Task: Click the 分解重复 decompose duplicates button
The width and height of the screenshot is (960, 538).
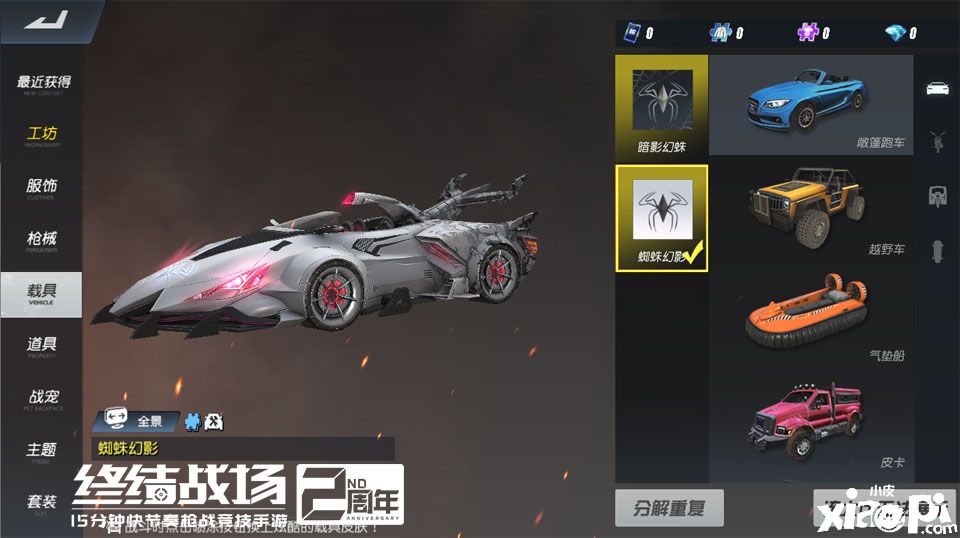Action: tap(668, 508)
